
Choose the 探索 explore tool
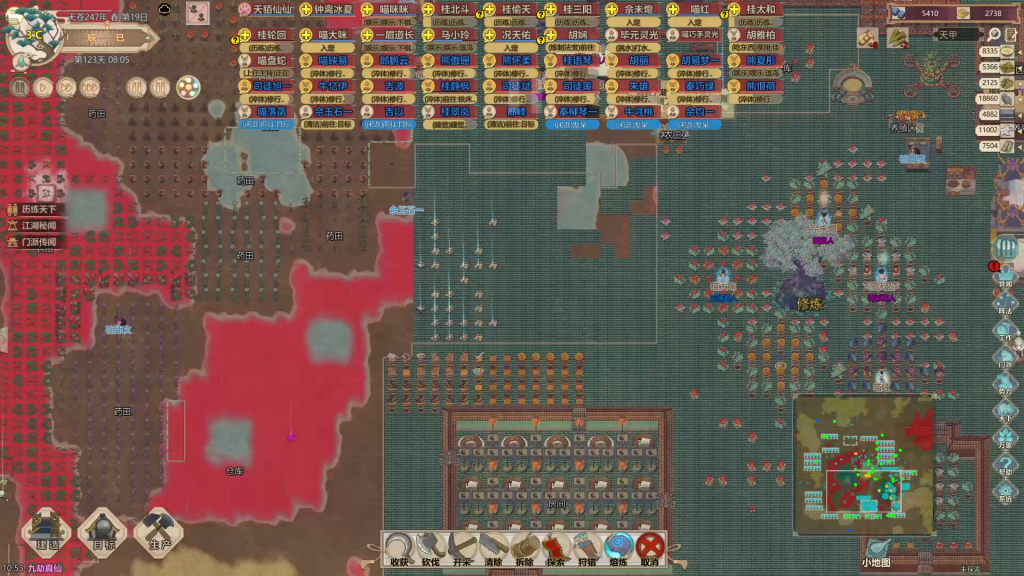coord(556,549)
